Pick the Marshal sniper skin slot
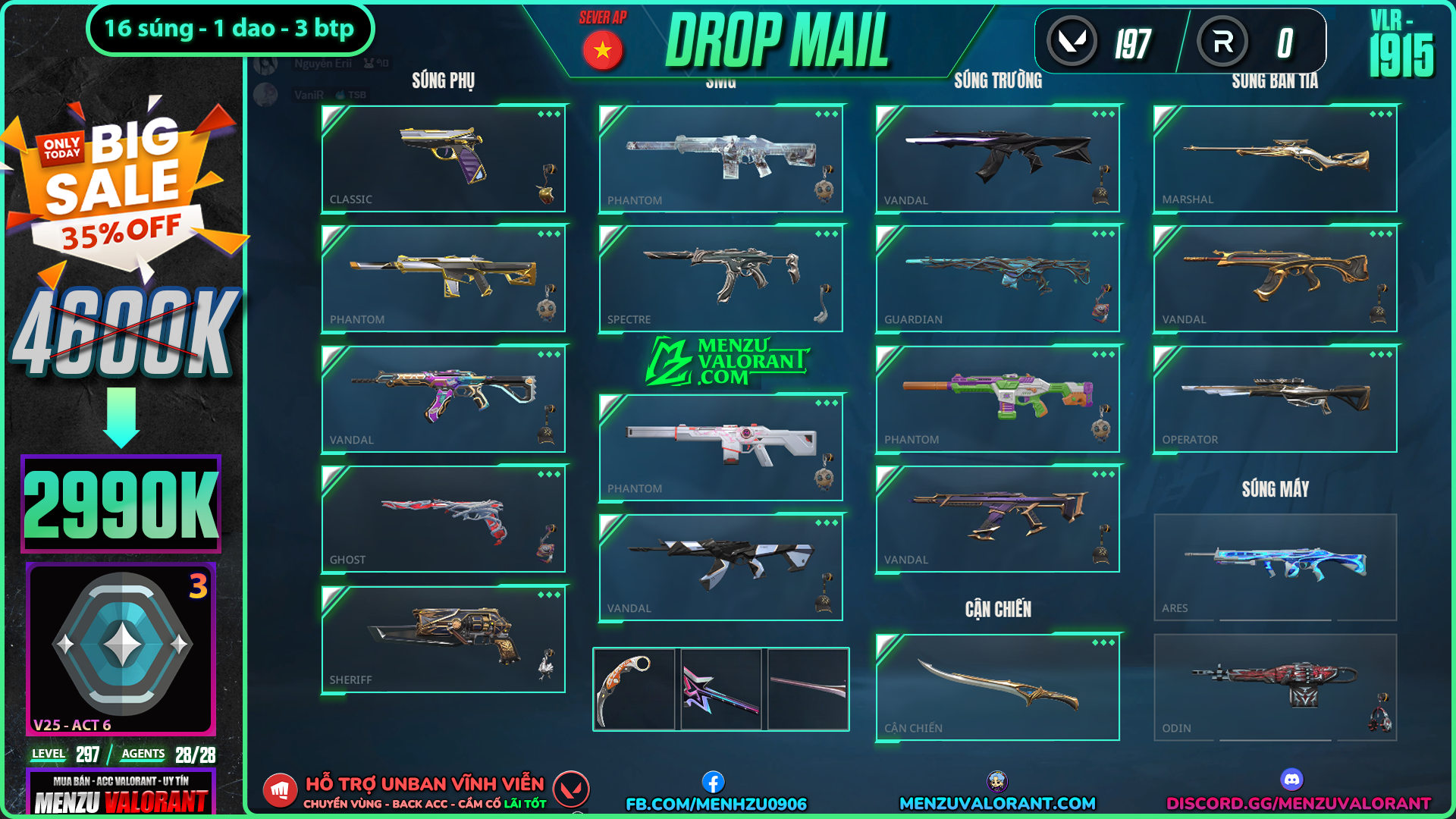 point(1275,158)
